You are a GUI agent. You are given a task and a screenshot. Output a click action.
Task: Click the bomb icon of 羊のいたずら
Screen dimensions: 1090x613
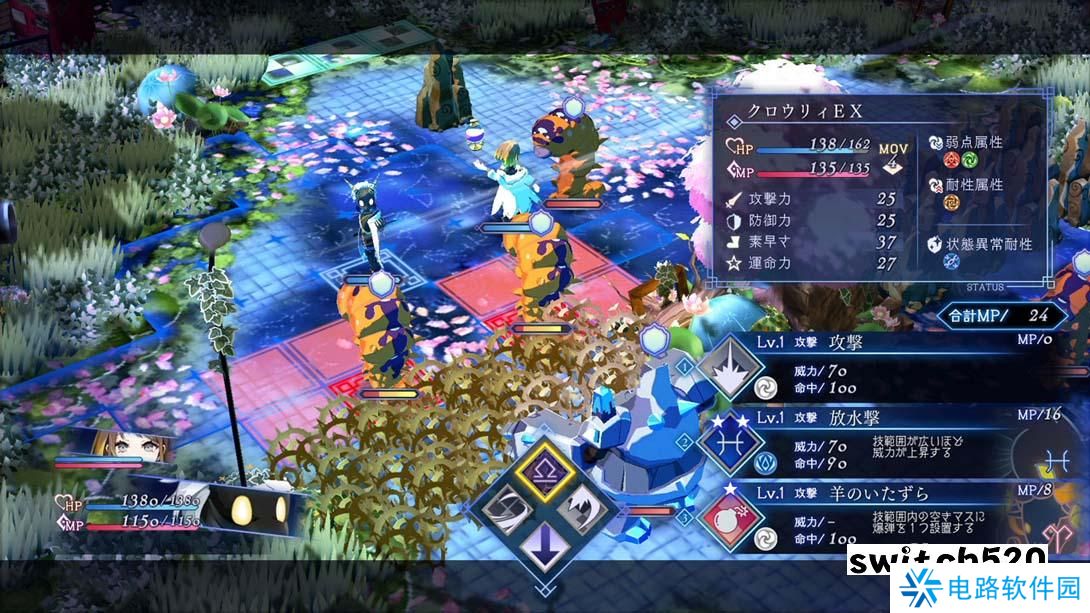[732, 520]
